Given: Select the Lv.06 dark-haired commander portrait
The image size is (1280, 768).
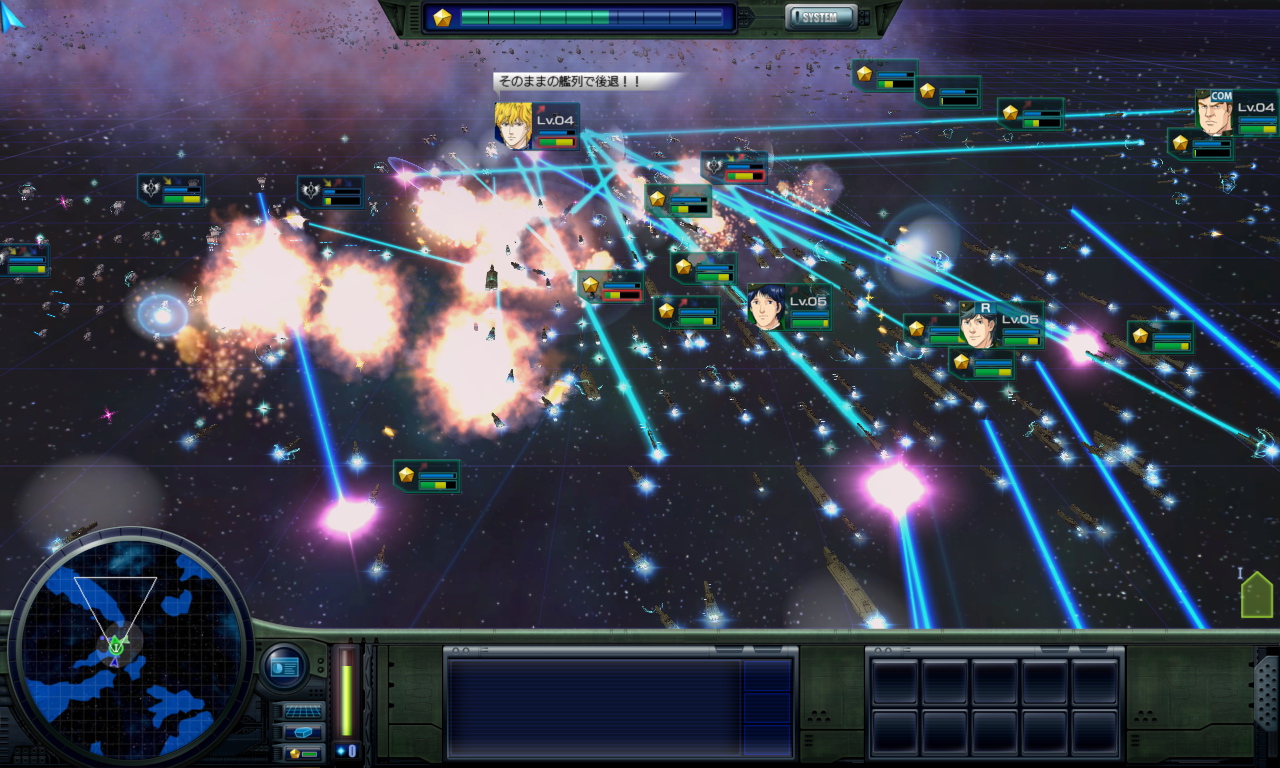Looking at the screenshot, I should pyautogui.click(x=766, y=307).
